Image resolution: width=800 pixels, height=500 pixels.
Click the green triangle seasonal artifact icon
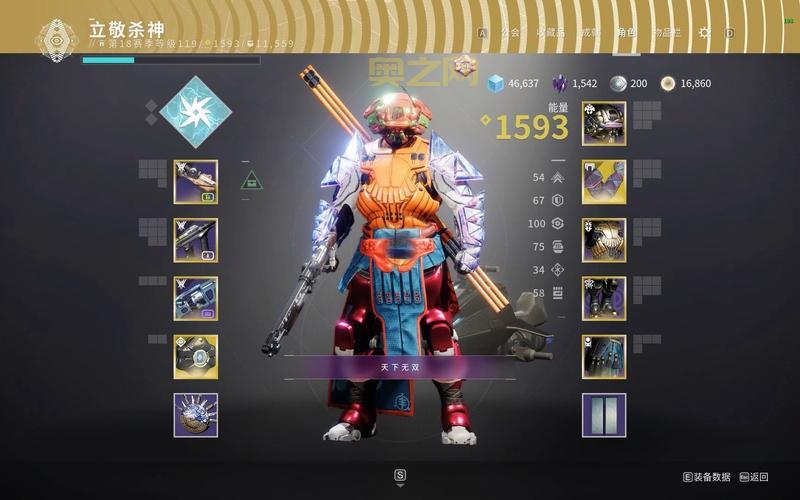[x=251, y=181]
